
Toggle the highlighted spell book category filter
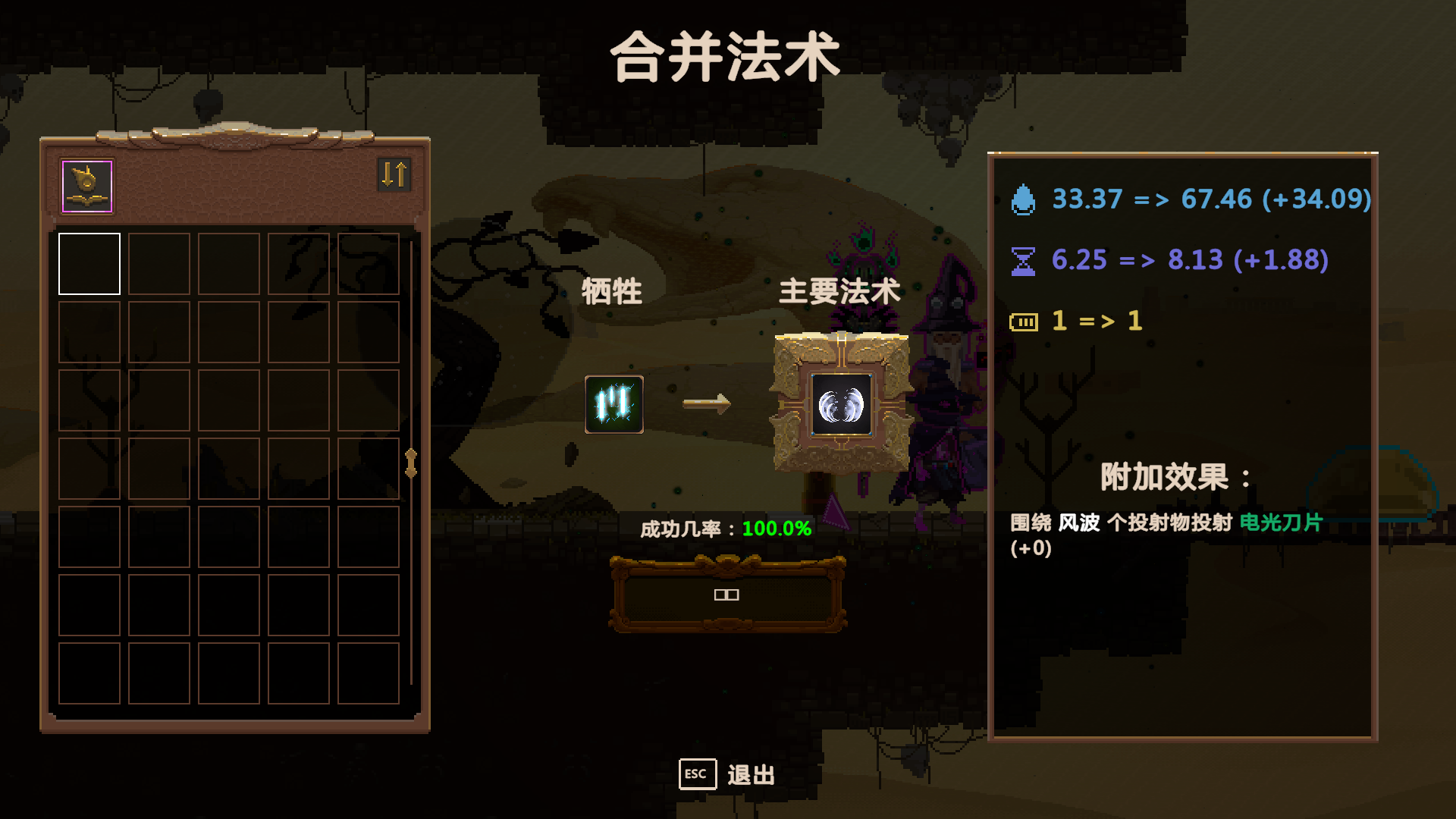click(x=86, y=184)
